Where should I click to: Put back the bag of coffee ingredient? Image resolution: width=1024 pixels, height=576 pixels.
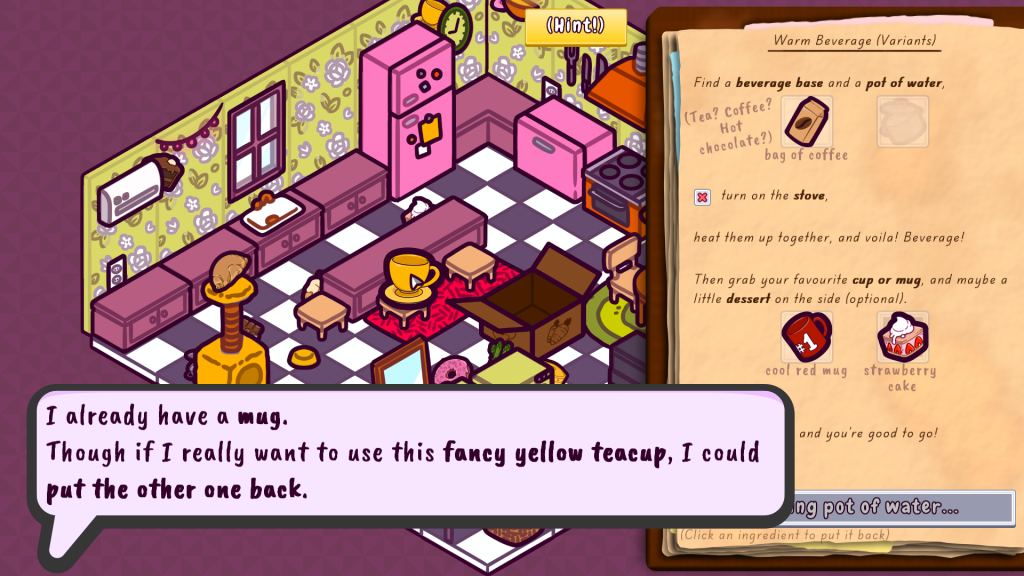806,122
